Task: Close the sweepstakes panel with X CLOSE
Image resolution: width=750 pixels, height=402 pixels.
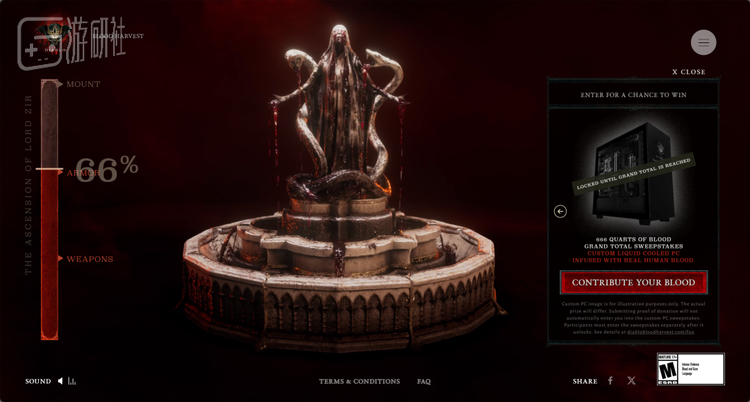Action: point(688,72)
